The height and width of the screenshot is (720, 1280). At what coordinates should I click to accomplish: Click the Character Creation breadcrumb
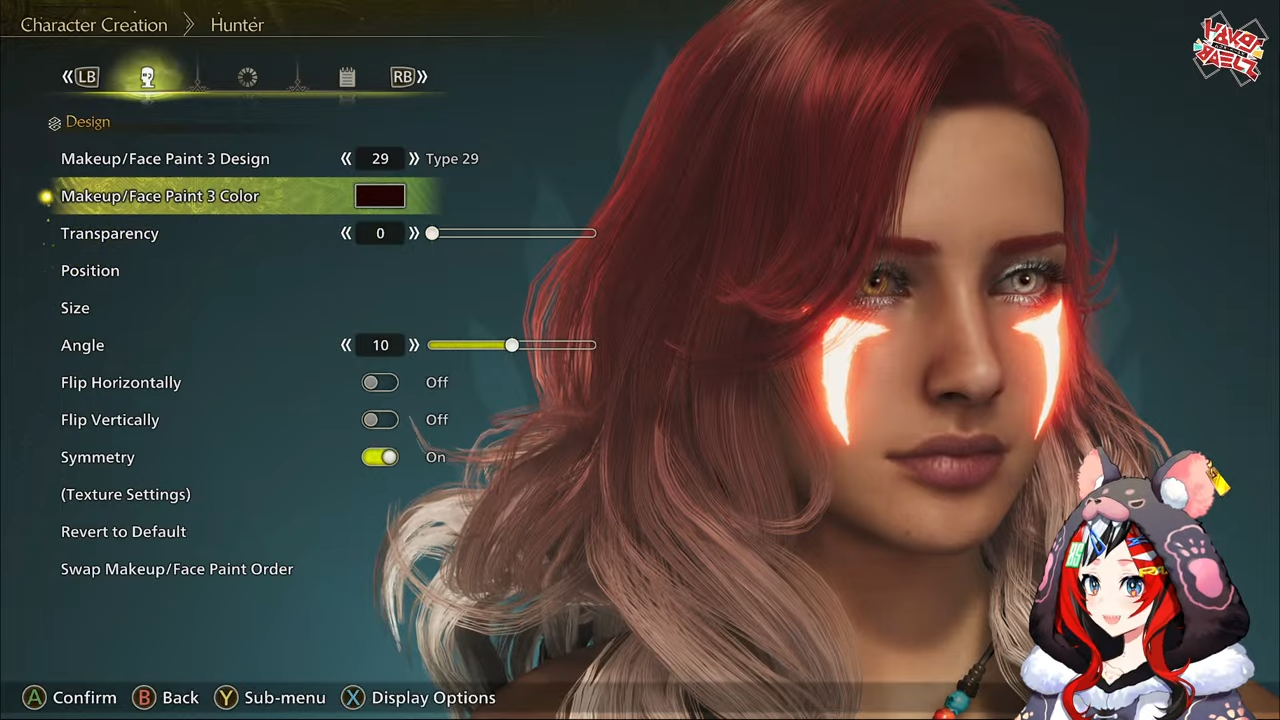pyautogui.click(x=94, y=25)
